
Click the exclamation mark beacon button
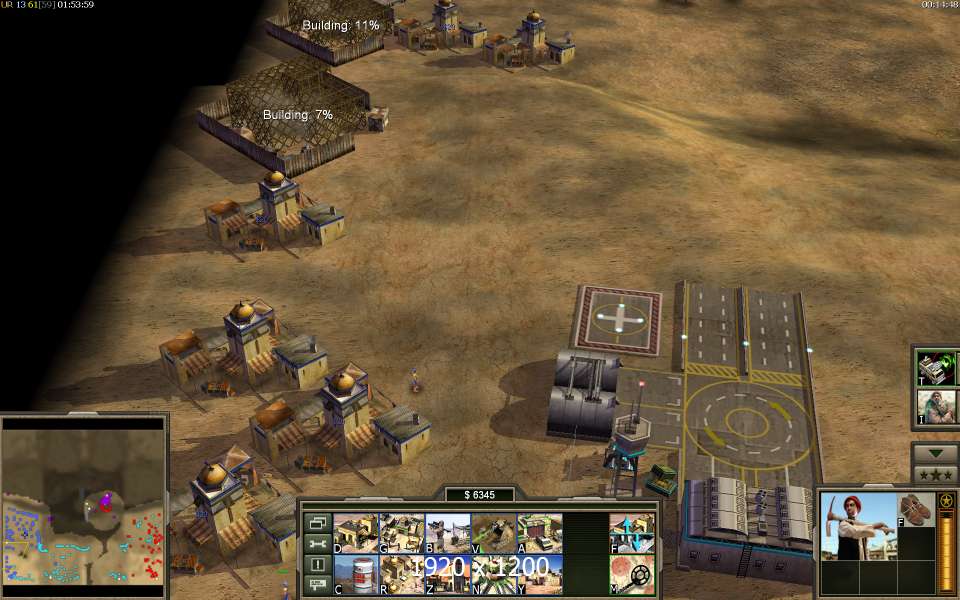pos(317,564)
